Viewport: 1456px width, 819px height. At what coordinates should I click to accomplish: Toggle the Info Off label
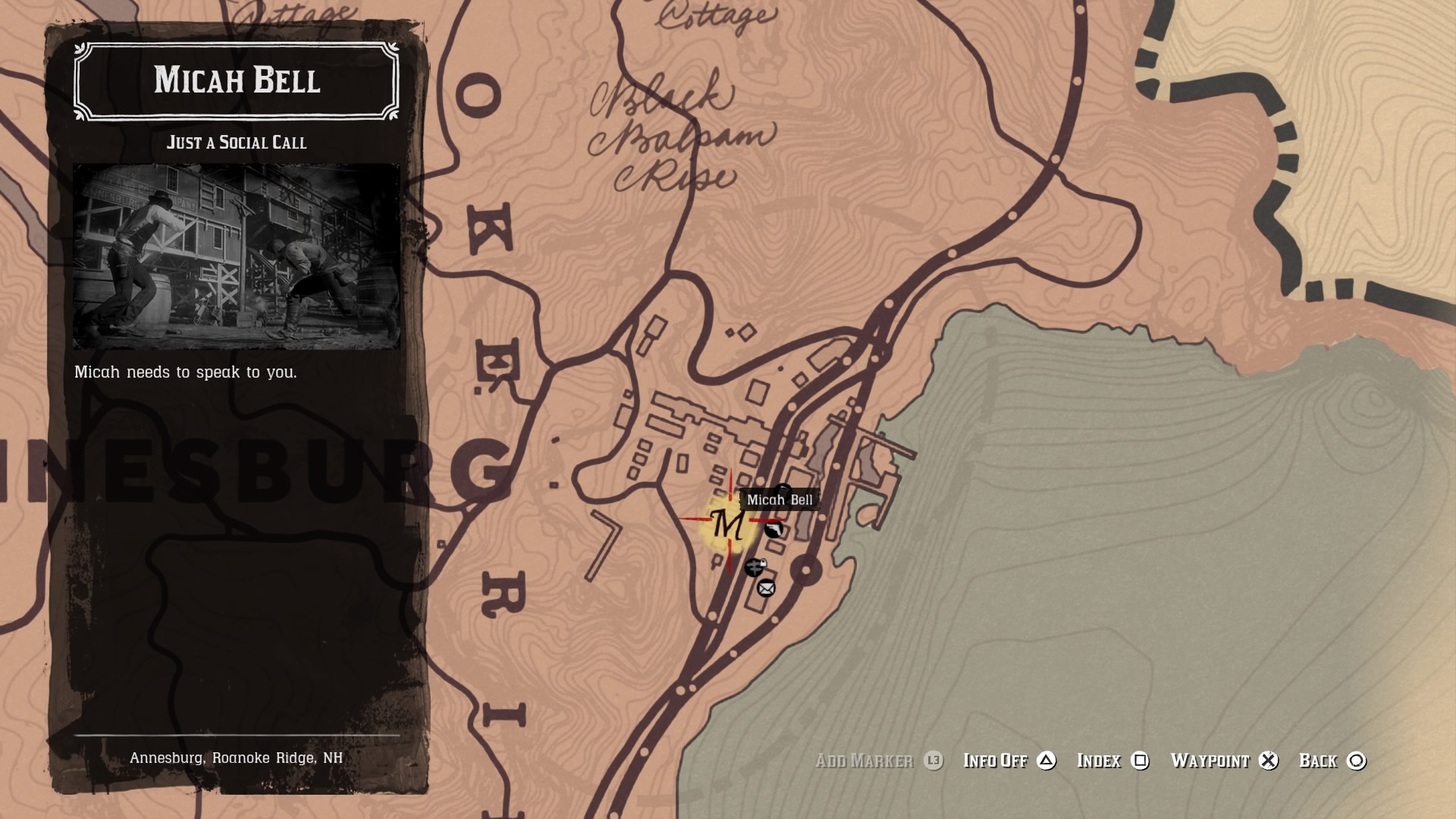coord(995,761)
